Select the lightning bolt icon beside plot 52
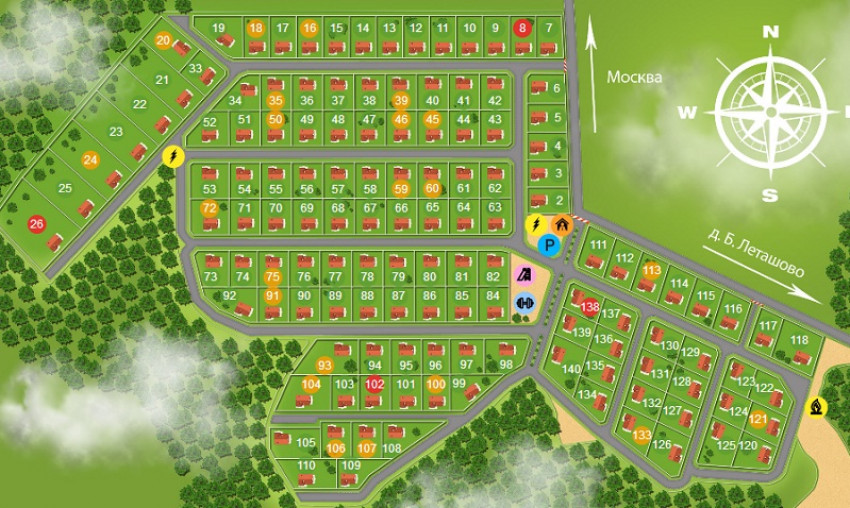The height and width of the screenshot is (508, 850). [172, 156]
